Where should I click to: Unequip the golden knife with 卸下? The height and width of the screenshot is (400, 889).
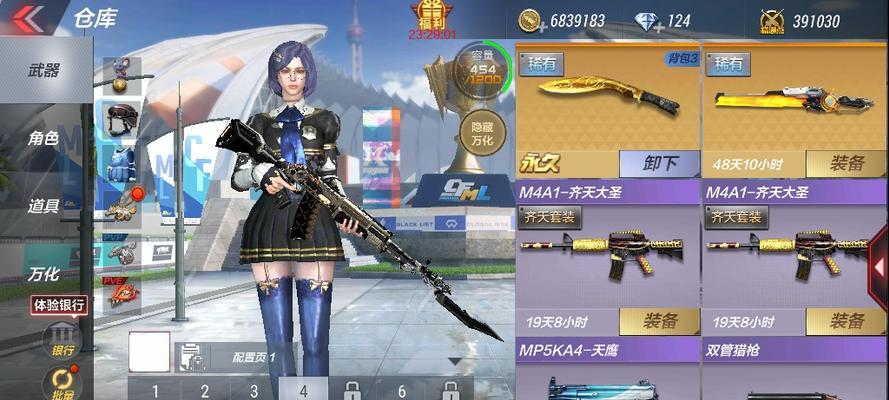[660, 164]
